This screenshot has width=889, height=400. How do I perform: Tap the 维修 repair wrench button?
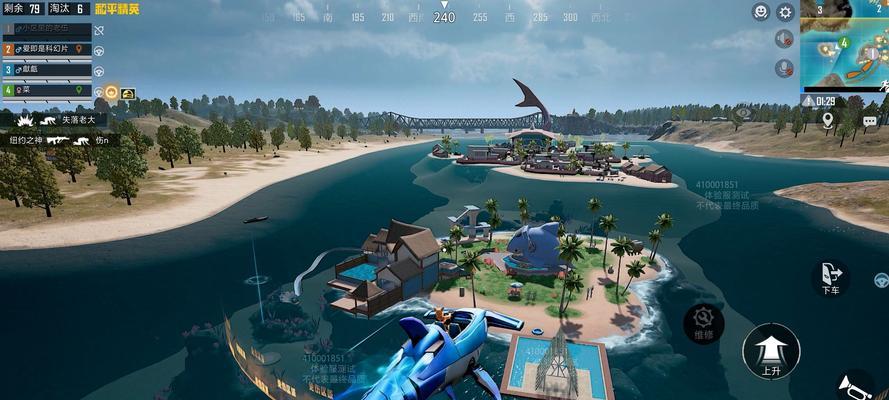(704, 323)
